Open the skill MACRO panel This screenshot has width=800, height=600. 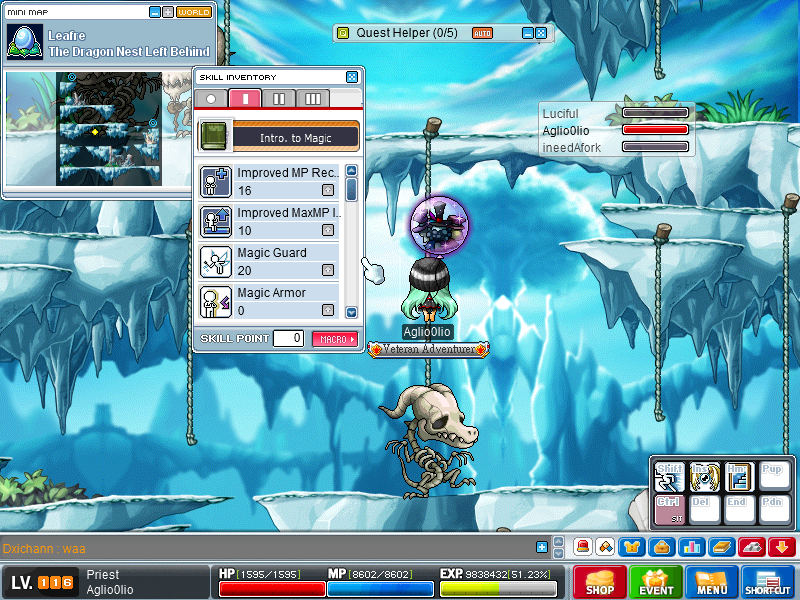tap(335, 339)
